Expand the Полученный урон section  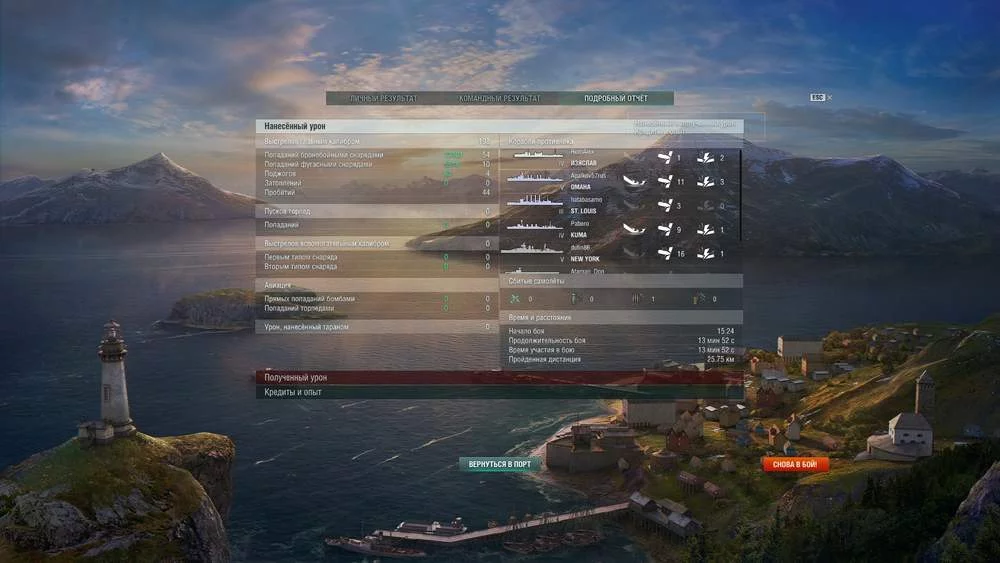(498, 378)
